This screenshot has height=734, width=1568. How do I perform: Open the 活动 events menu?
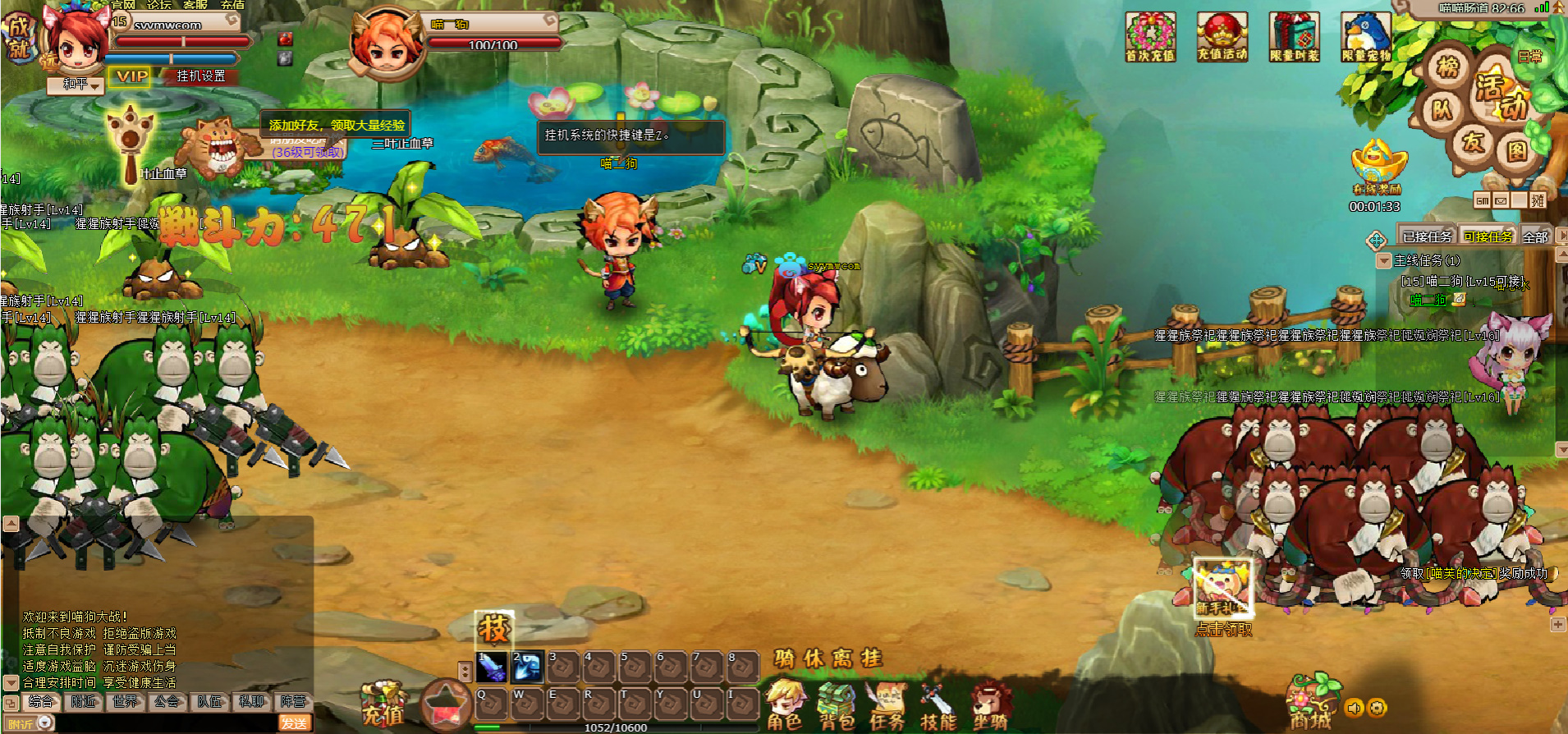click(1501, 96)
